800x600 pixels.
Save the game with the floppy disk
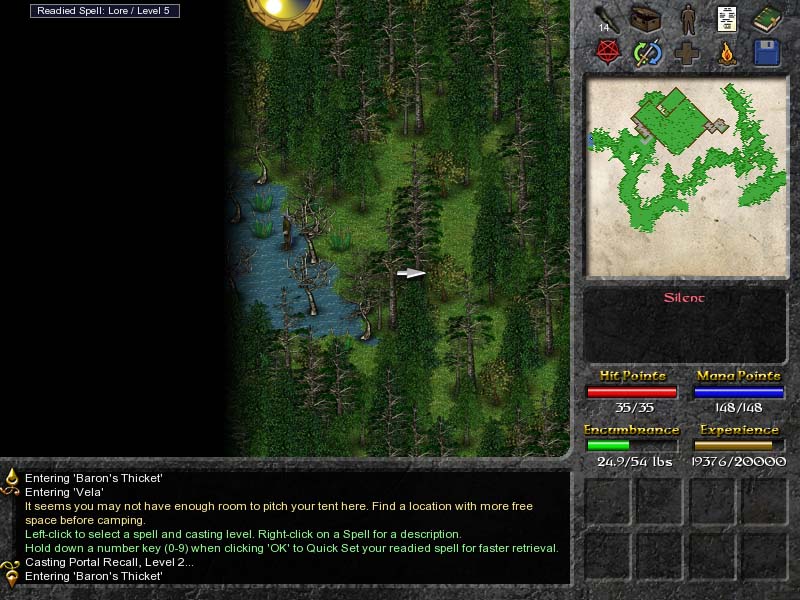point(767,53)
